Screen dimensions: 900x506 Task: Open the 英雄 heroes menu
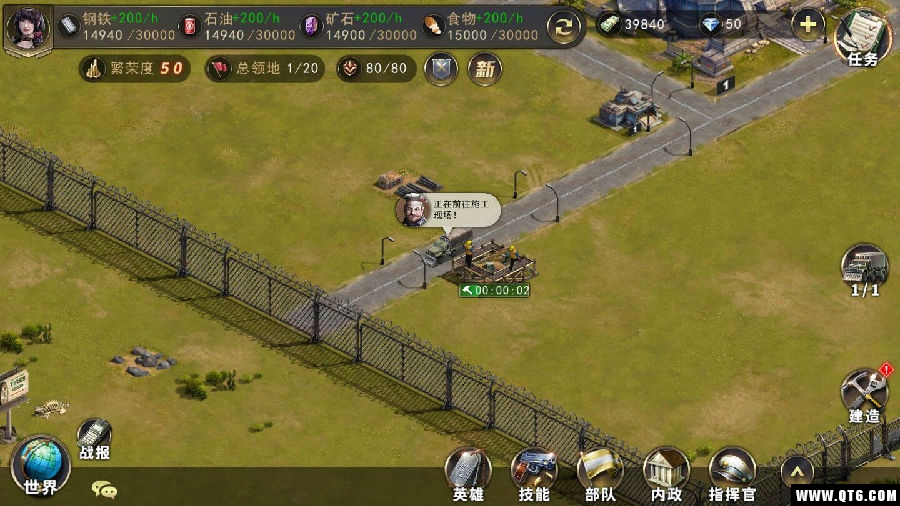tap(467, 472)
